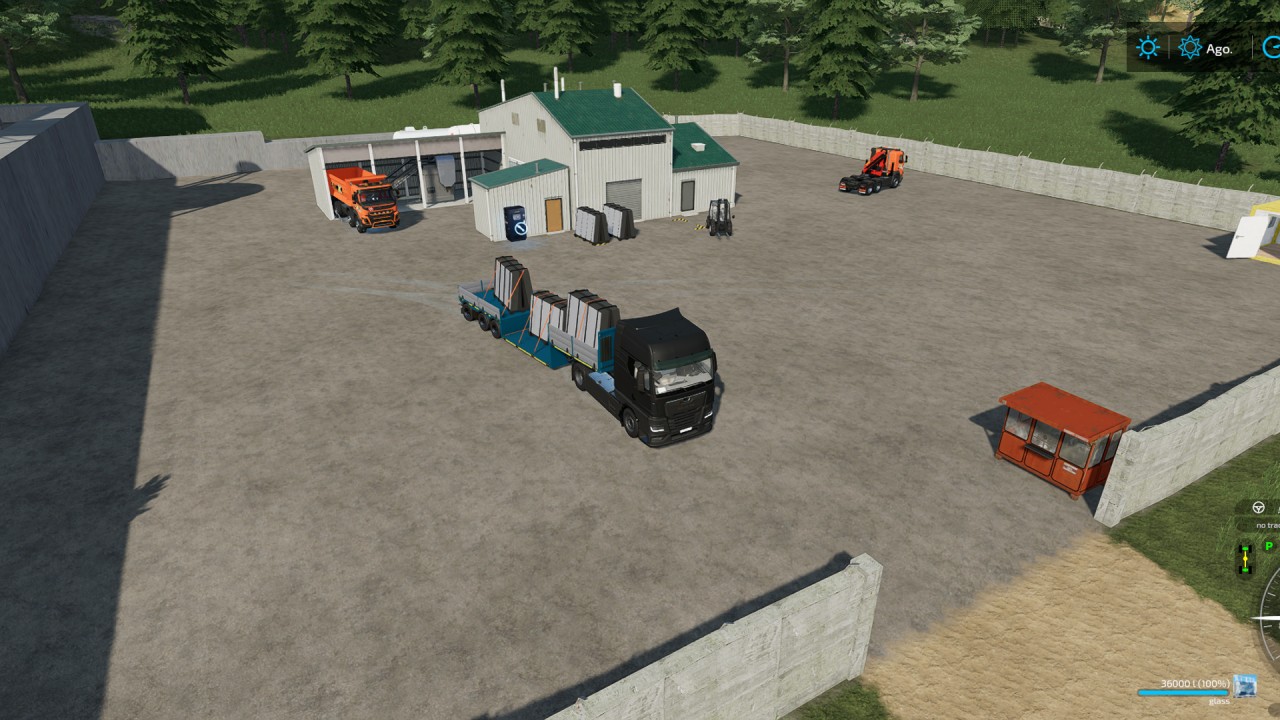
Task: Click the cruise control steering wheel icon
Action: point(1258,507)
